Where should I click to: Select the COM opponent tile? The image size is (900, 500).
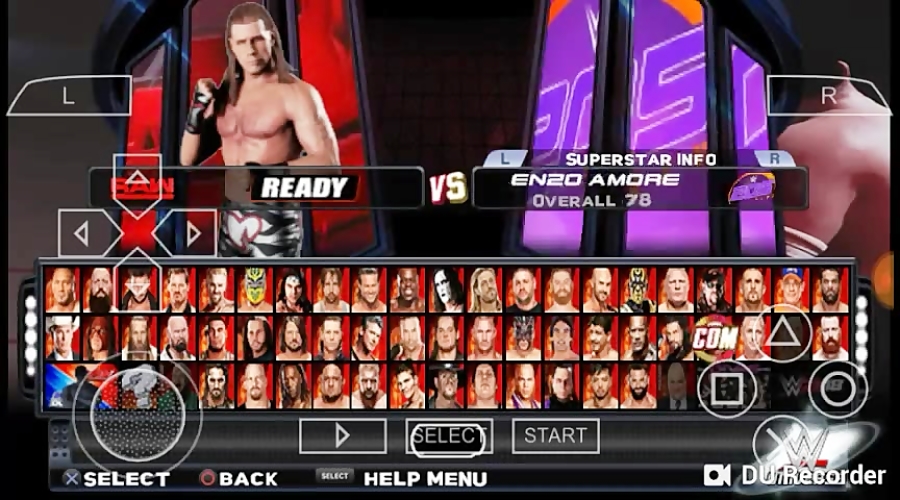click(x=714, y=337)
